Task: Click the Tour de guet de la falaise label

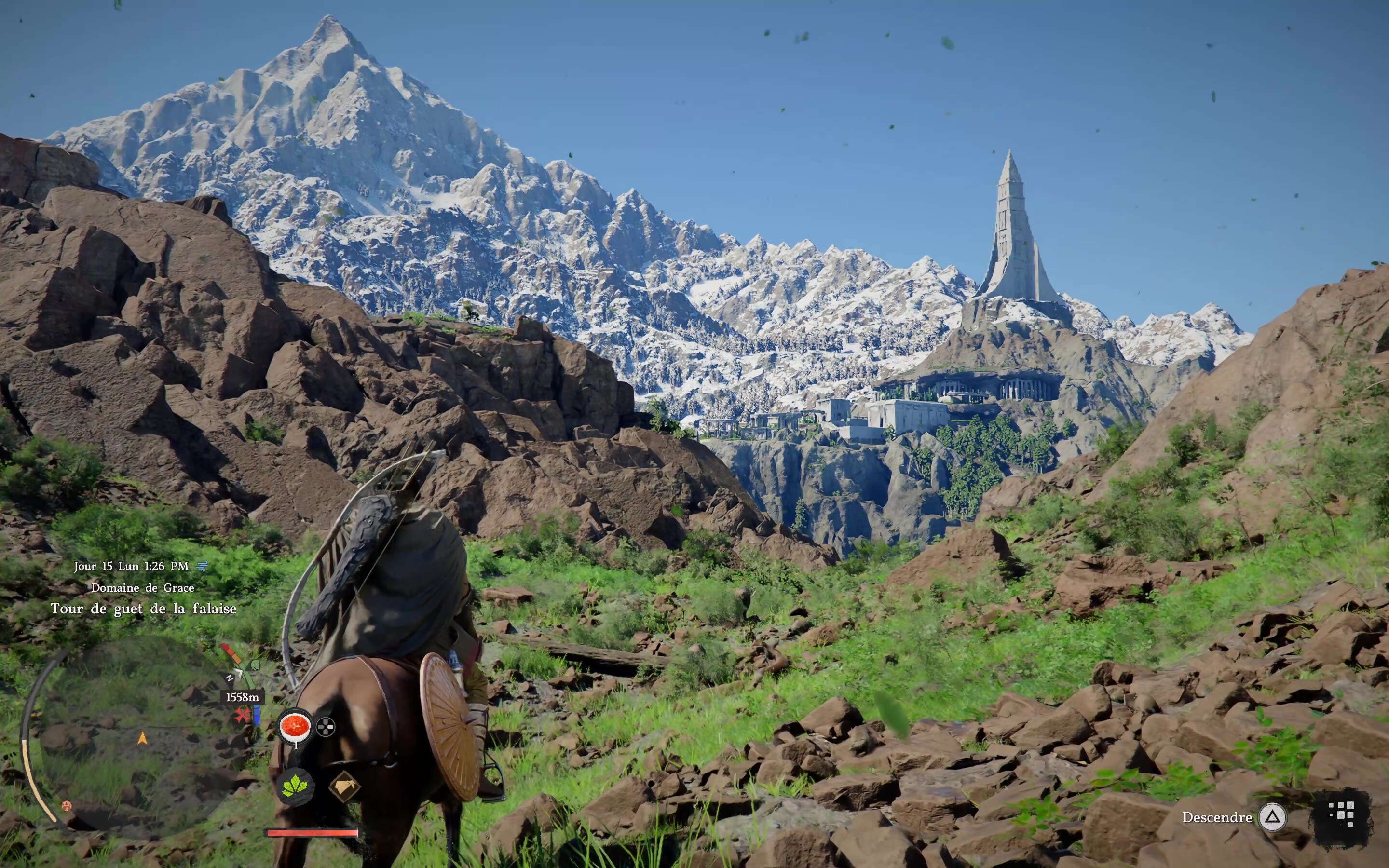Action: (144, 609)
